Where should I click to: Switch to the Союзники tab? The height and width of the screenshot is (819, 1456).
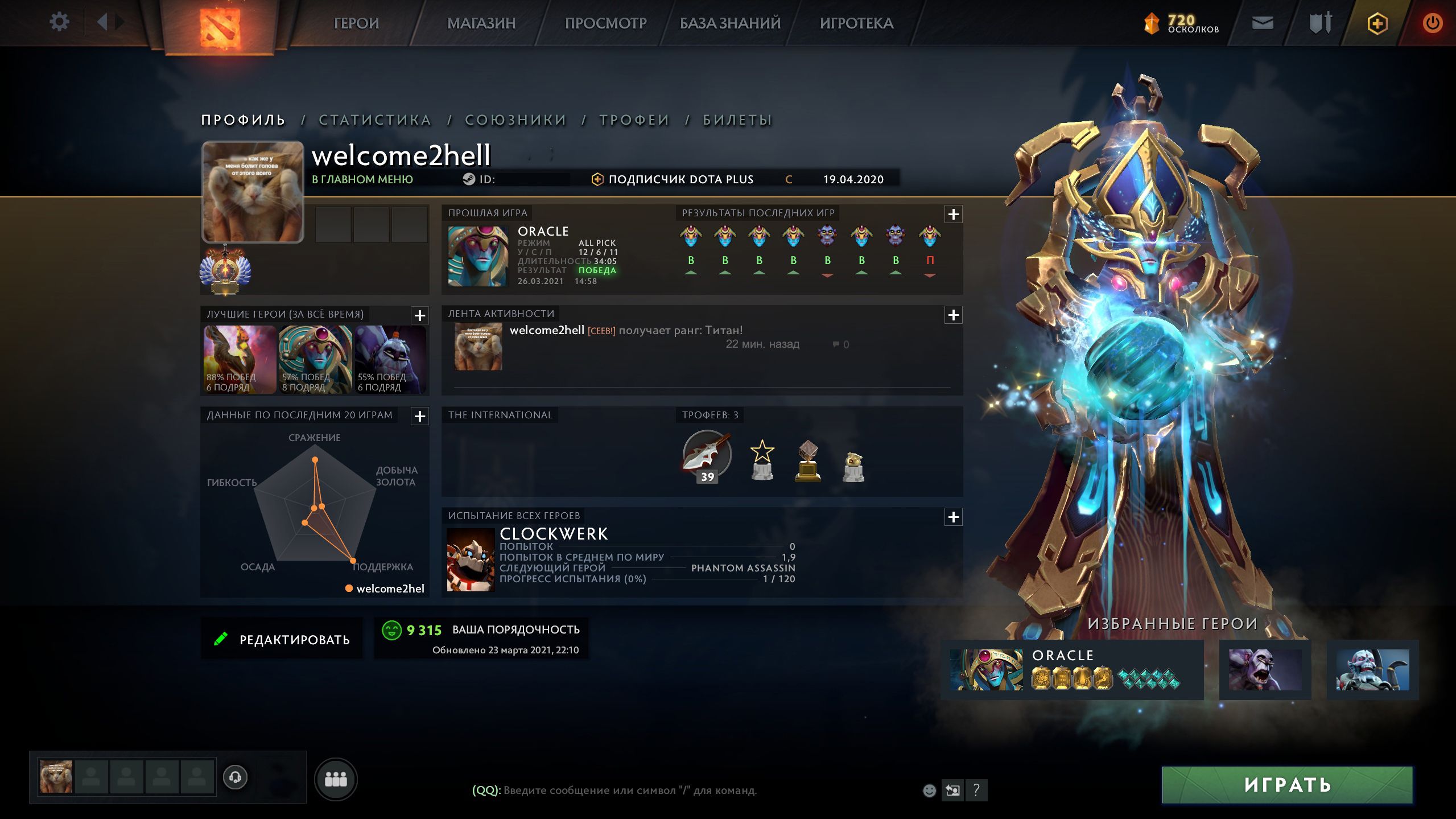tap(515, 120)
